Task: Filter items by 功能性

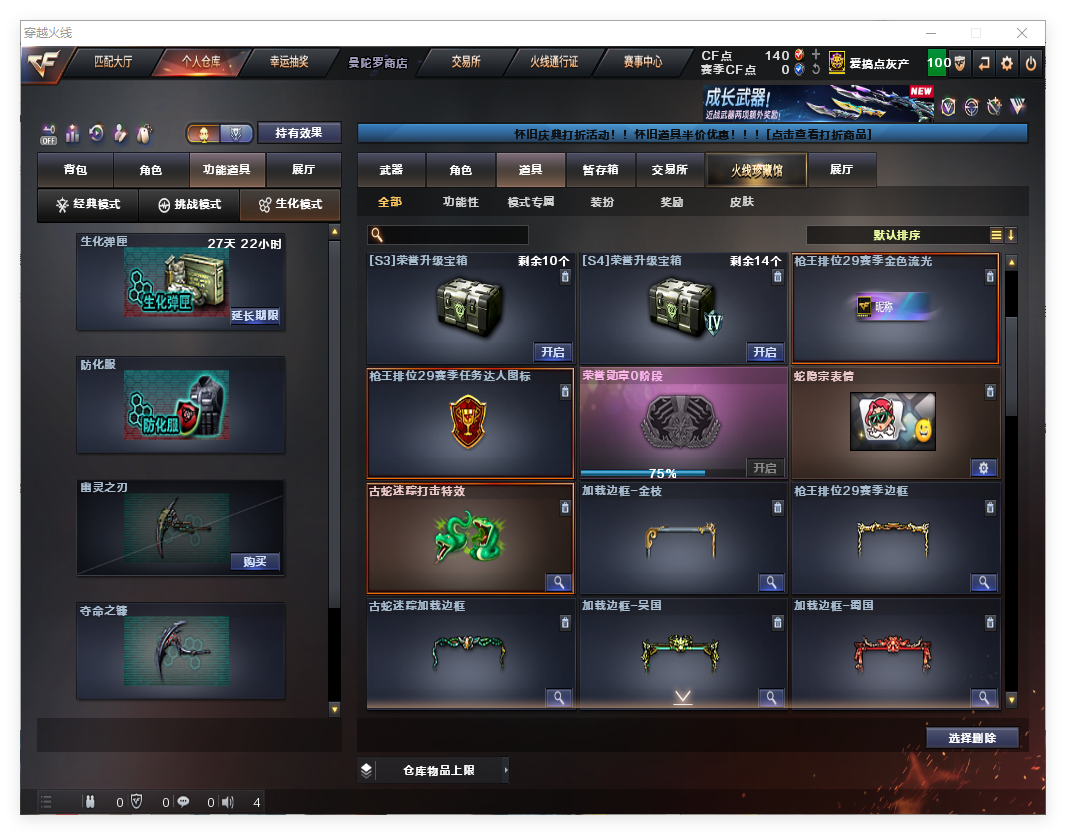Action: click(x=461, y=202)
